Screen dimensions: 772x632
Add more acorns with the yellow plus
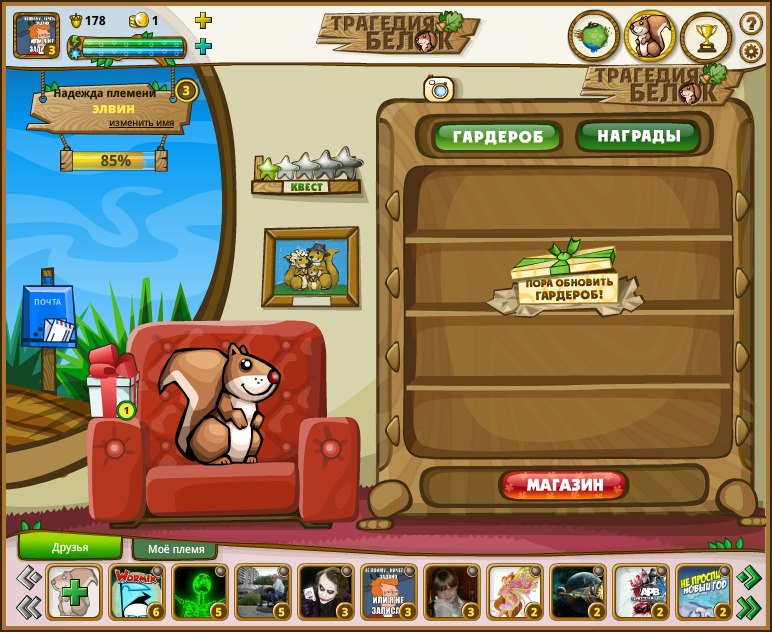[x=203, y=20]
